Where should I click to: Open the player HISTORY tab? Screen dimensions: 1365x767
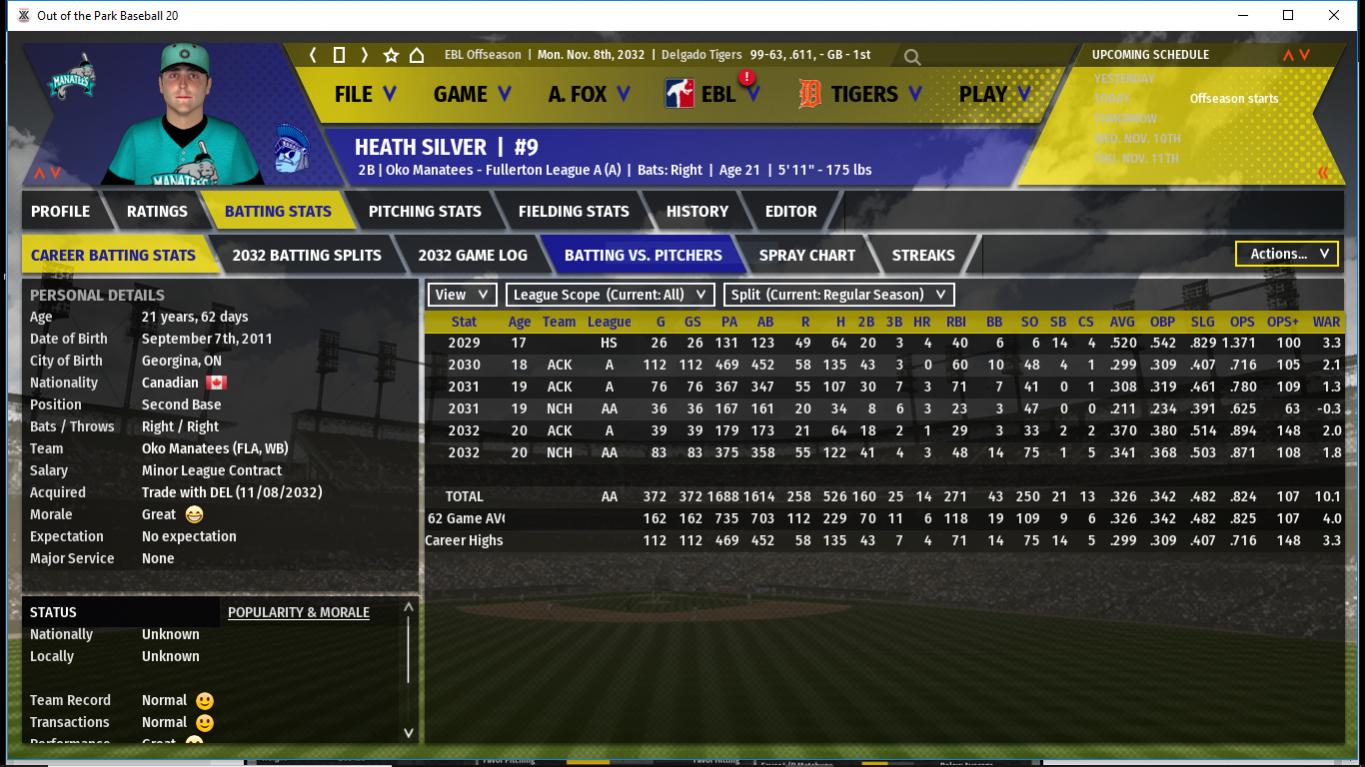(x=697, y=211)
